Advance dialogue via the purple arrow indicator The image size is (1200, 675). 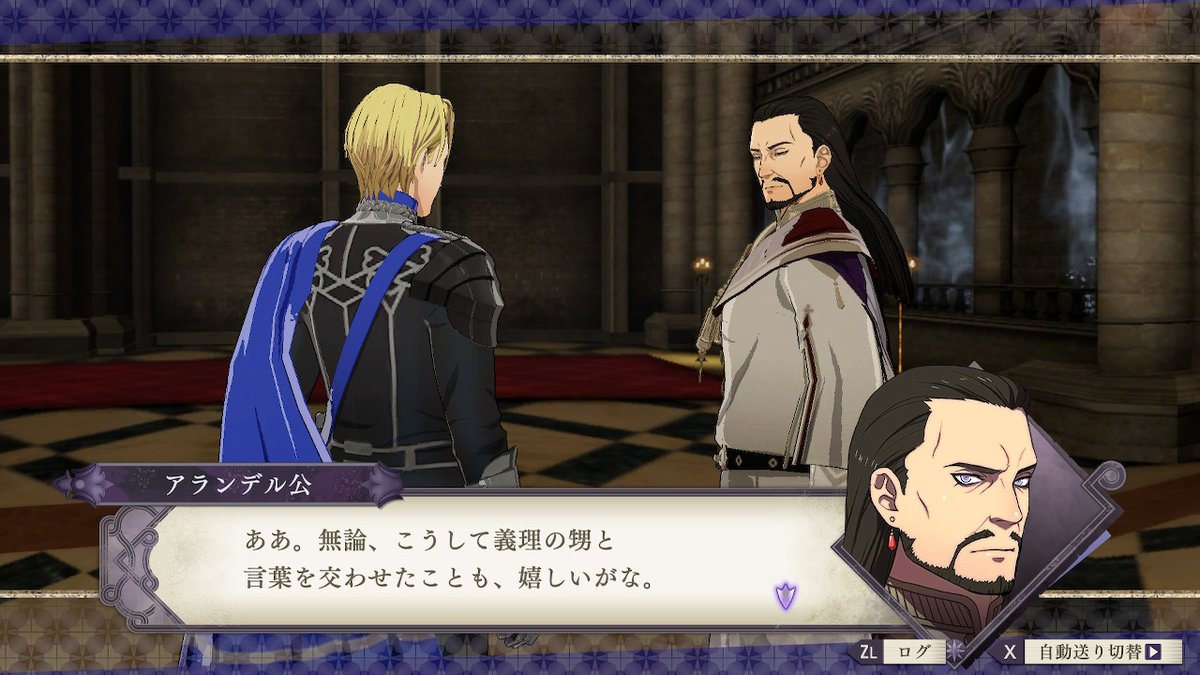click(x=785, y=597)
